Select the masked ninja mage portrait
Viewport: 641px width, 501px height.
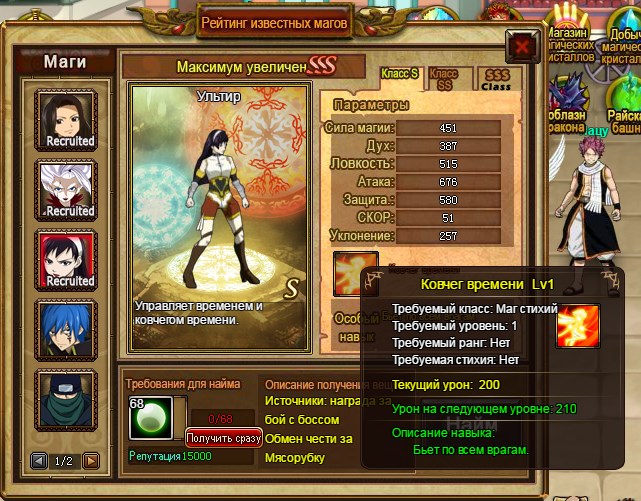pos(69,399)
